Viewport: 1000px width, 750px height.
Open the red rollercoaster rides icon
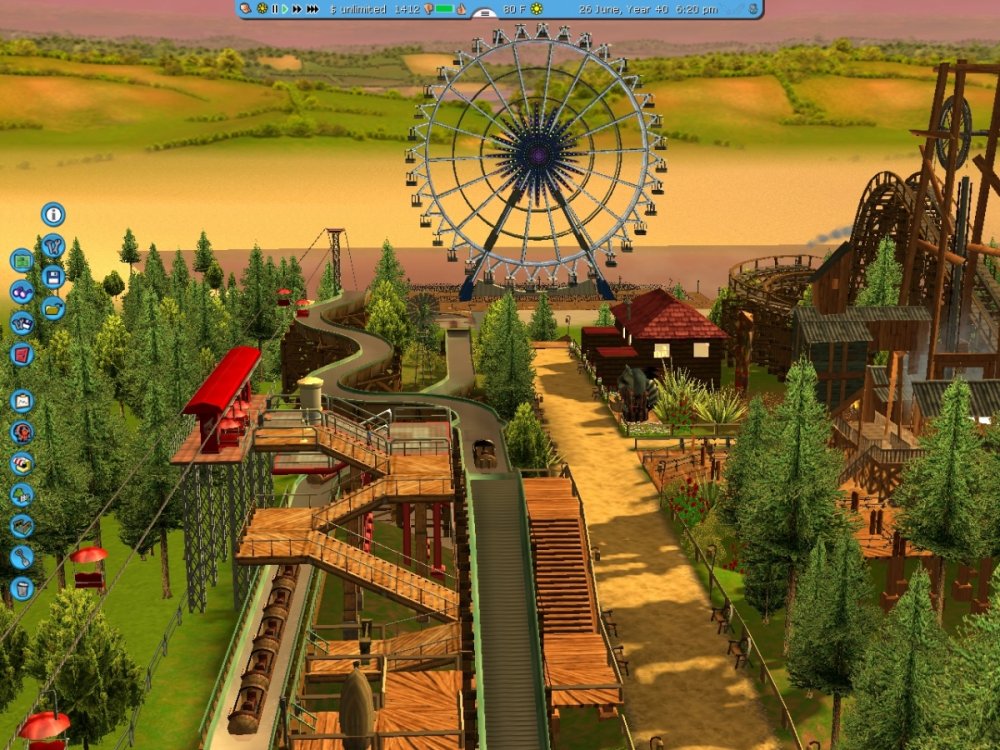point(21,432)
